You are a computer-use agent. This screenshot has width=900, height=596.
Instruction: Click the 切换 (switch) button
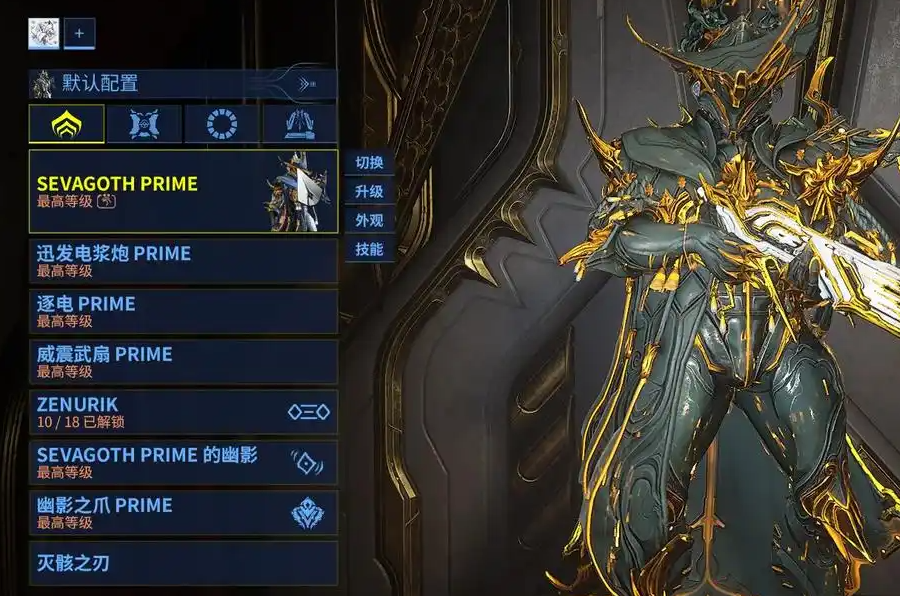pos(369,162)
